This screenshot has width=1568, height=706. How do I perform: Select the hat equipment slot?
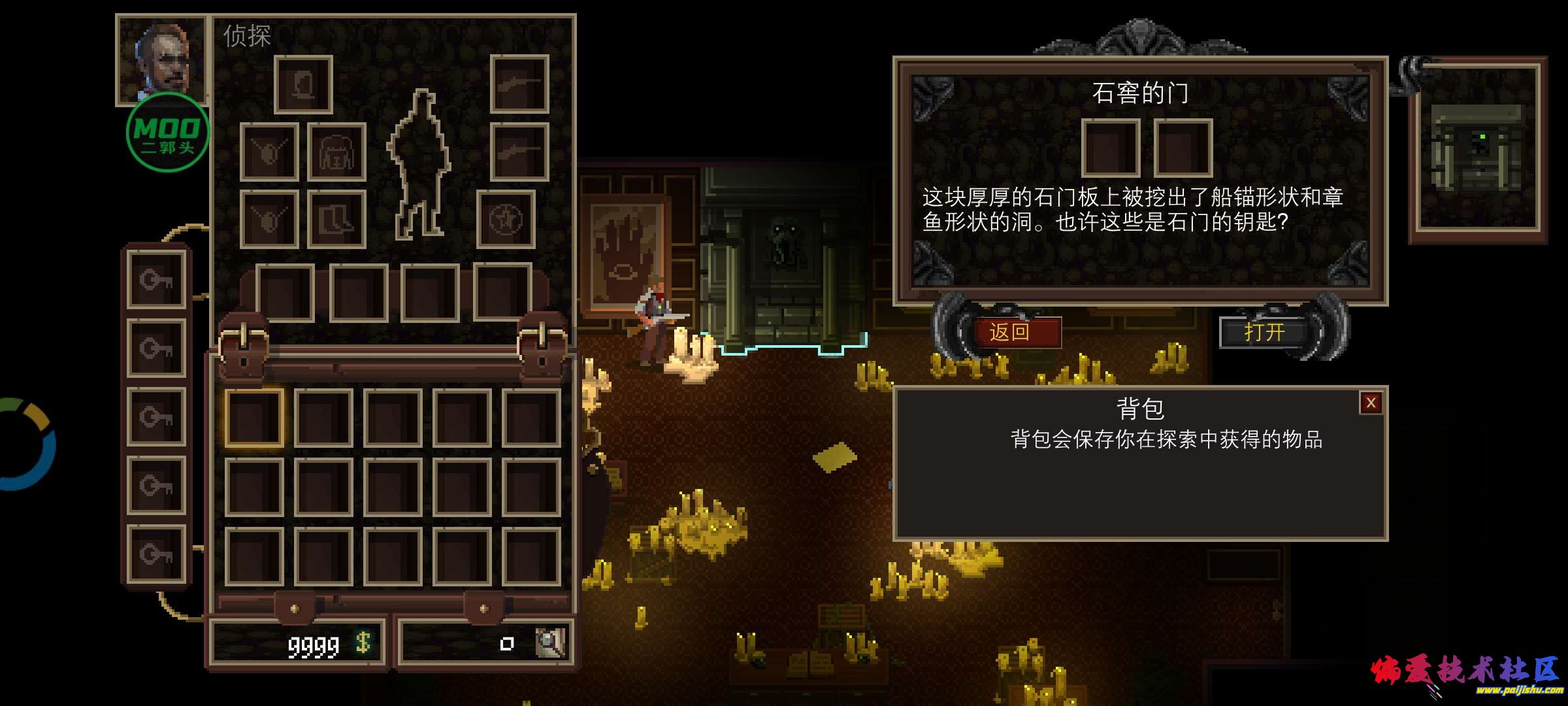point(303,84)
